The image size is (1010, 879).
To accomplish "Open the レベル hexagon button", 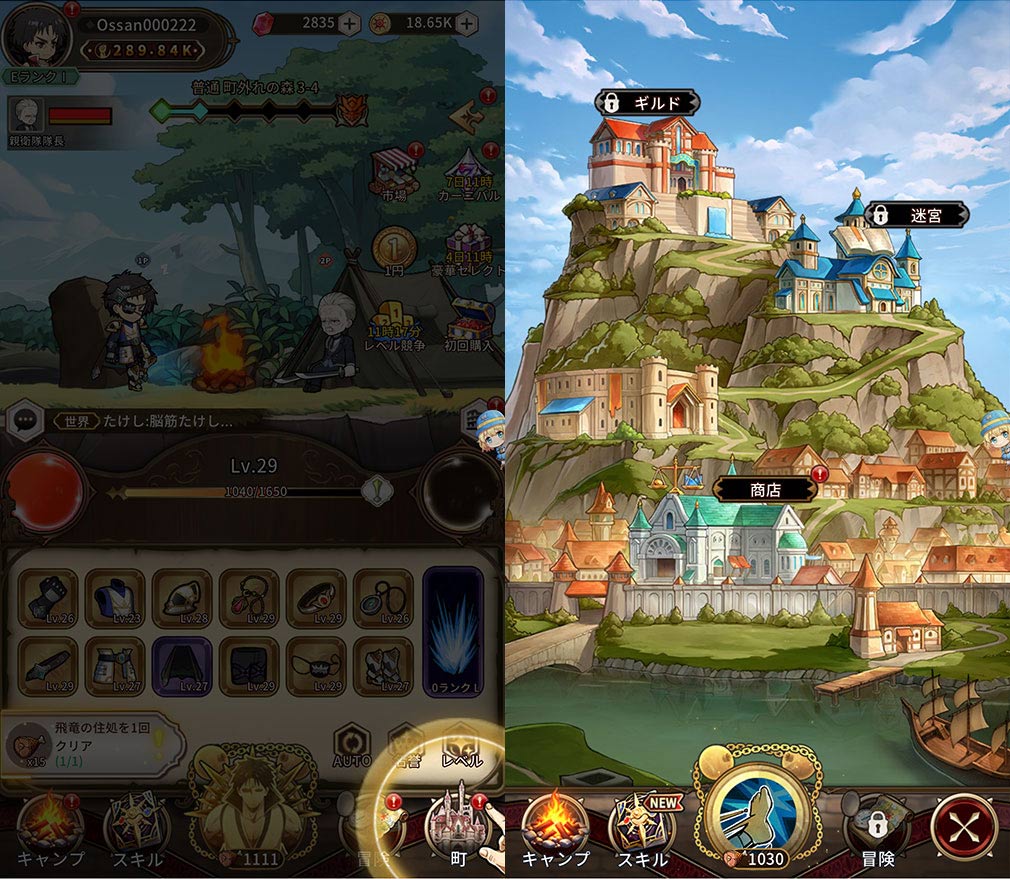I will pos(462,746).
